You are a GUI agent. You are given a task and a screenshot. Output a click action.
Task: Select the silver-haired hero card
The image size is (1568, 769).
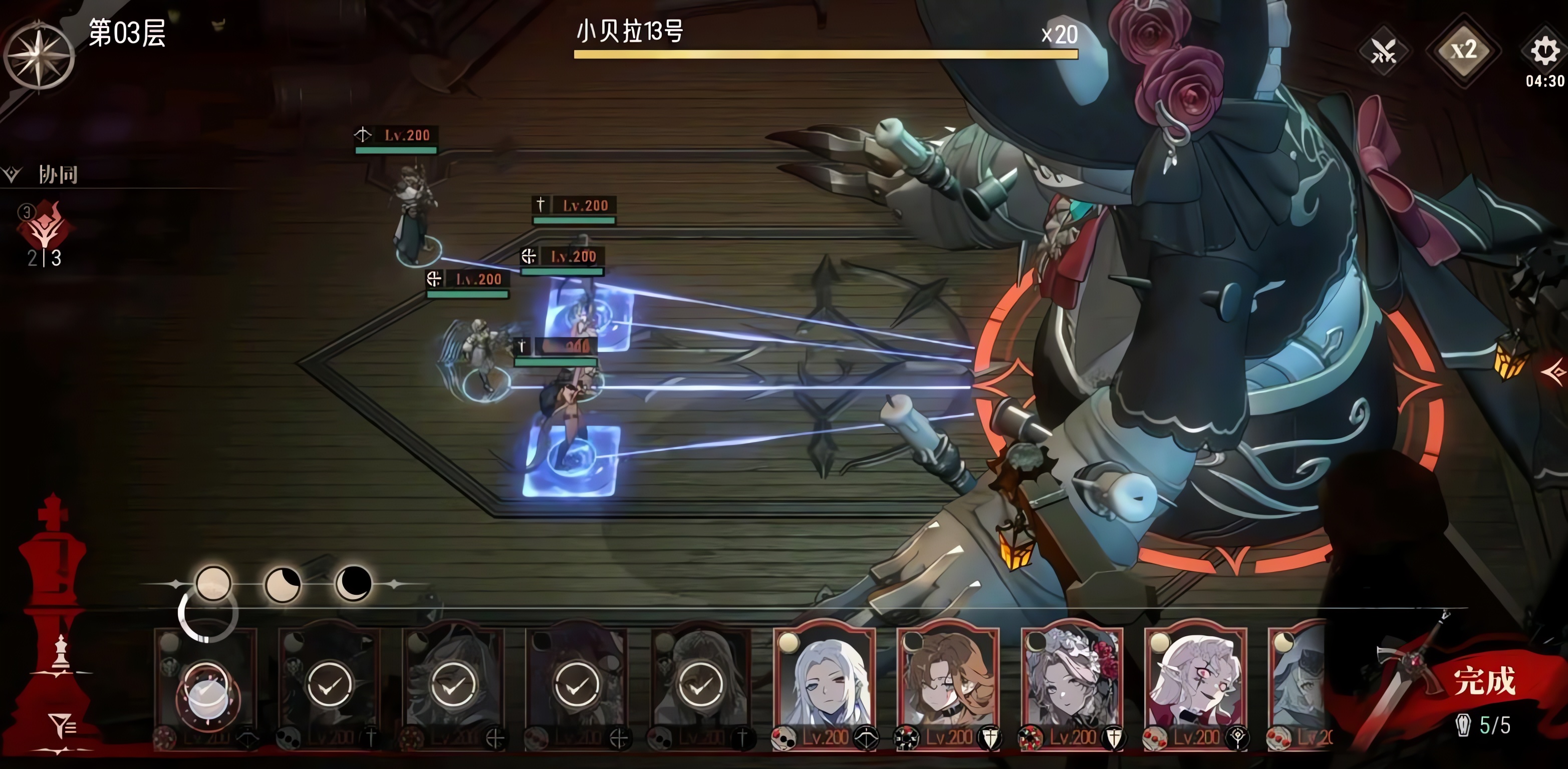coord(824,684)
